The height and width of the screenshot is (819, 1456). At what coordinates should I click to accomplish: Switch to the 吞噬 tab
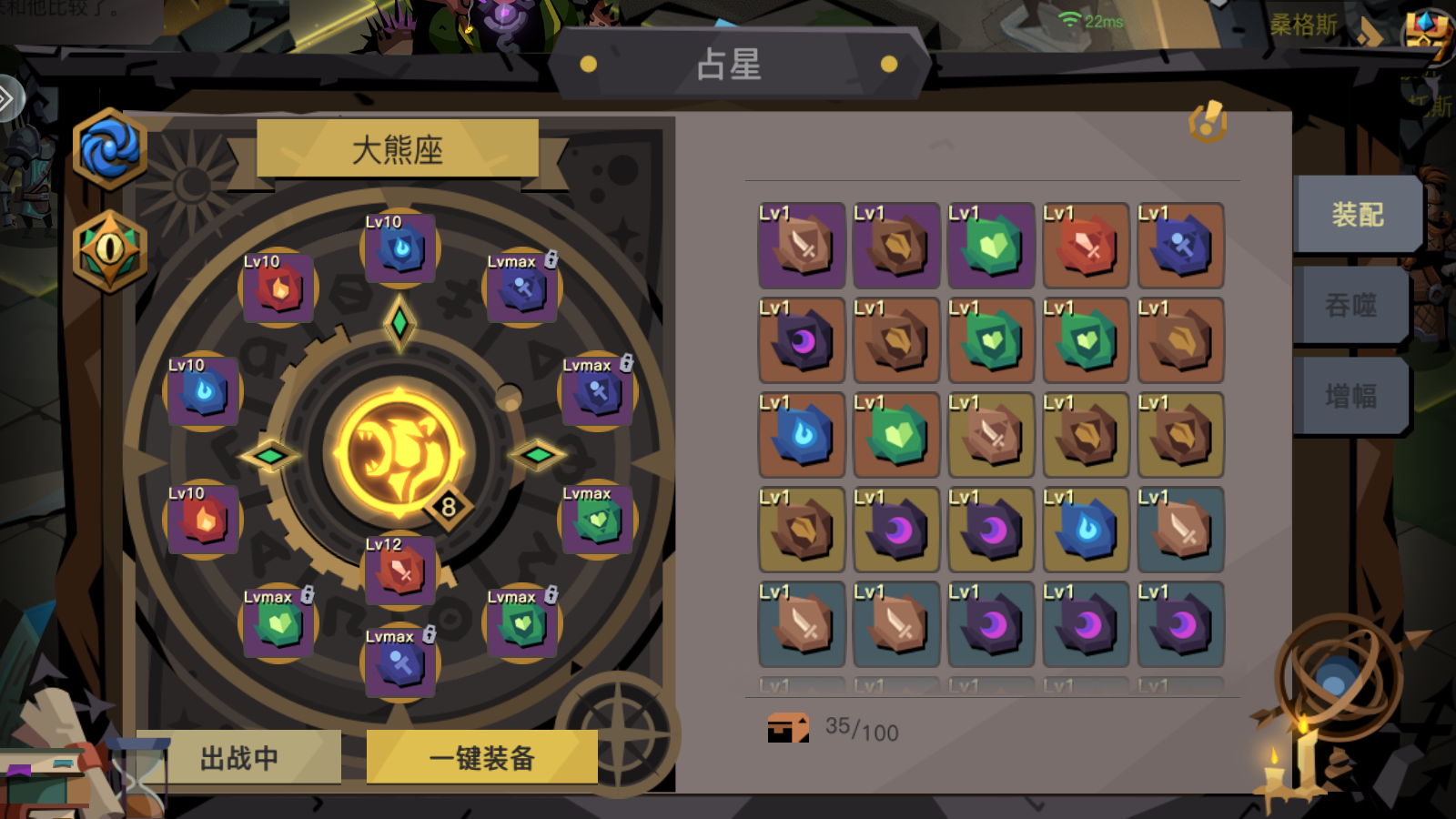click(x=1353, y=306)
